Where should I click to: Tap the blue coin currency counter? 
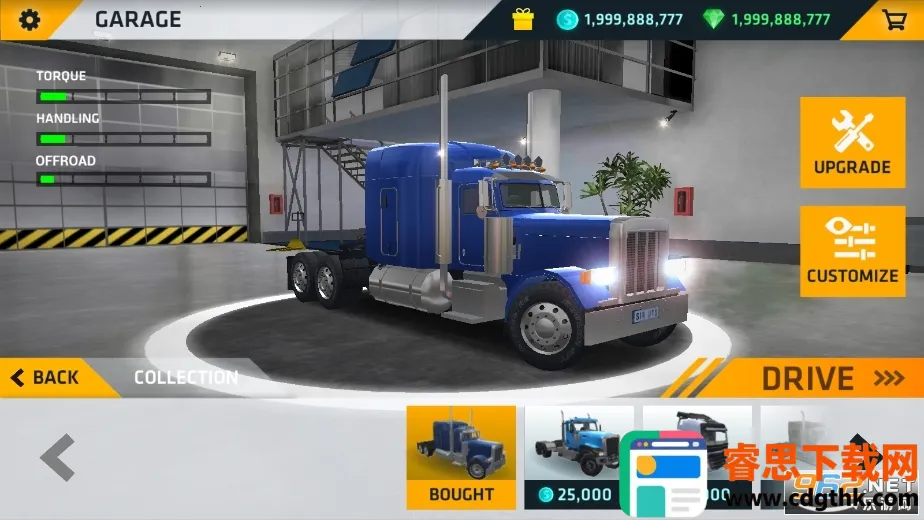[x=620, y=19]
